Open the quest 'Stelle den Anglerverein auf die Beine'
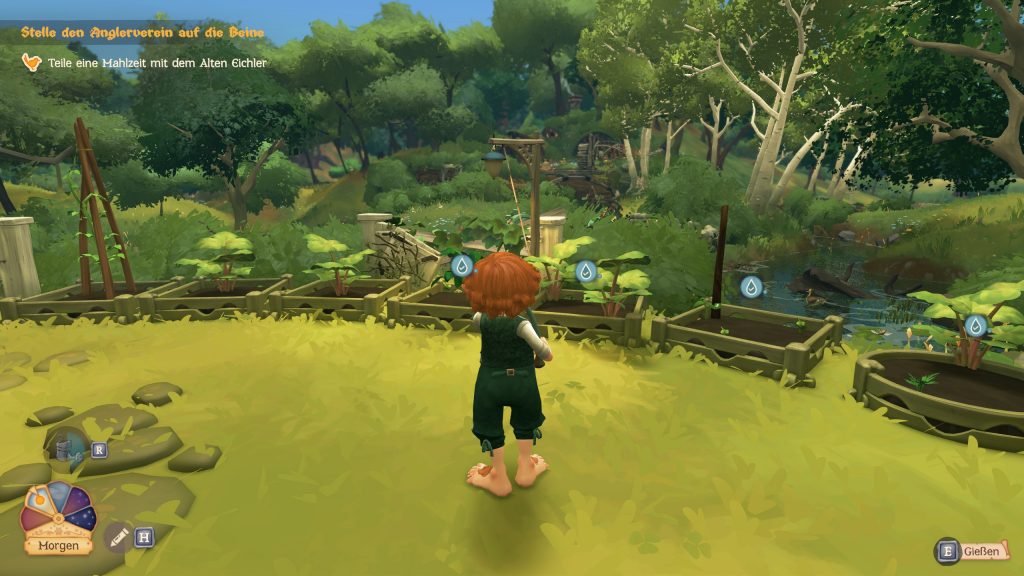The image size is (1024, 576). point(142,32)
